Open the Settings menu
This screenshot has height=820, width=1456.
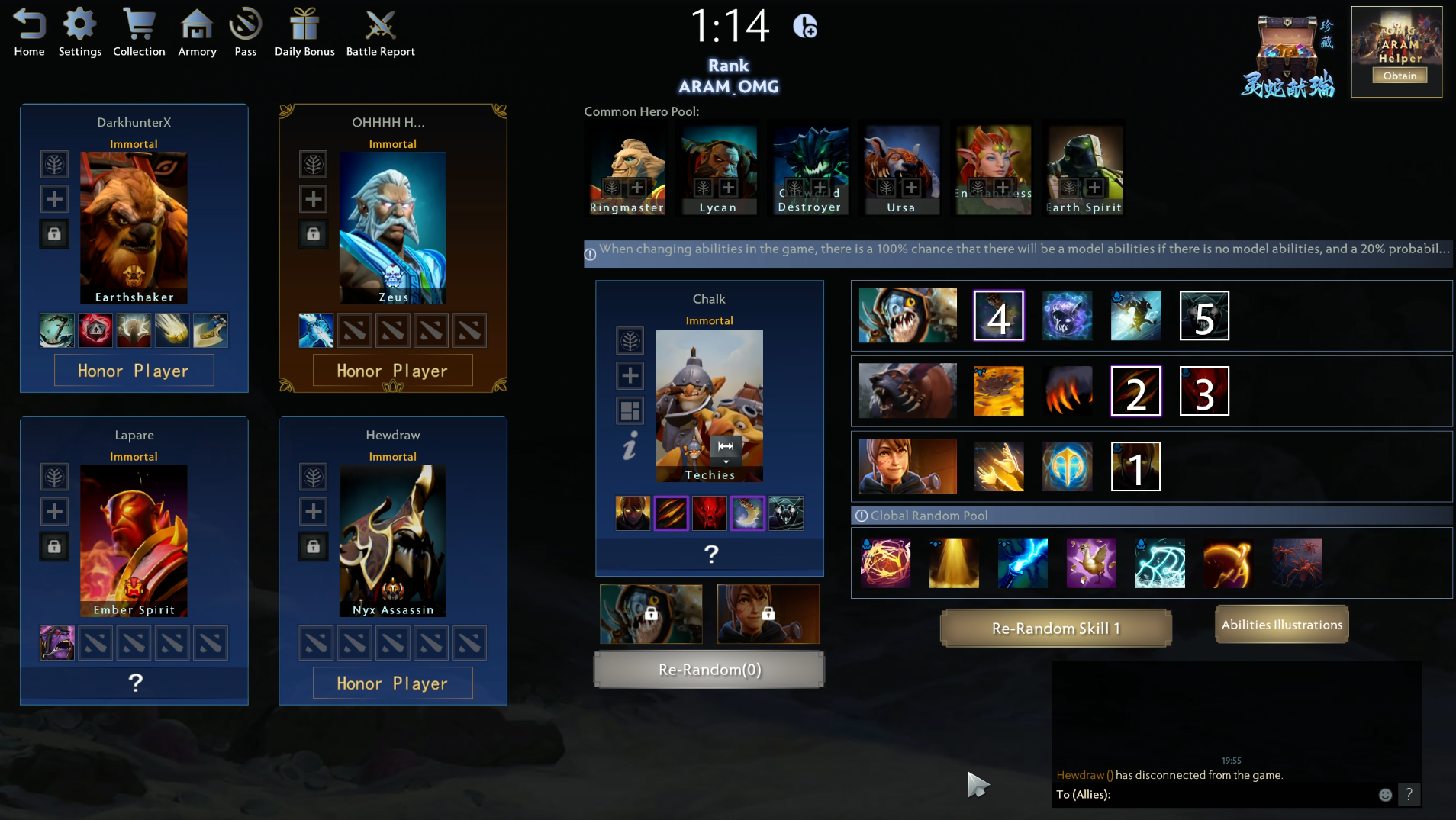[79, 33]
